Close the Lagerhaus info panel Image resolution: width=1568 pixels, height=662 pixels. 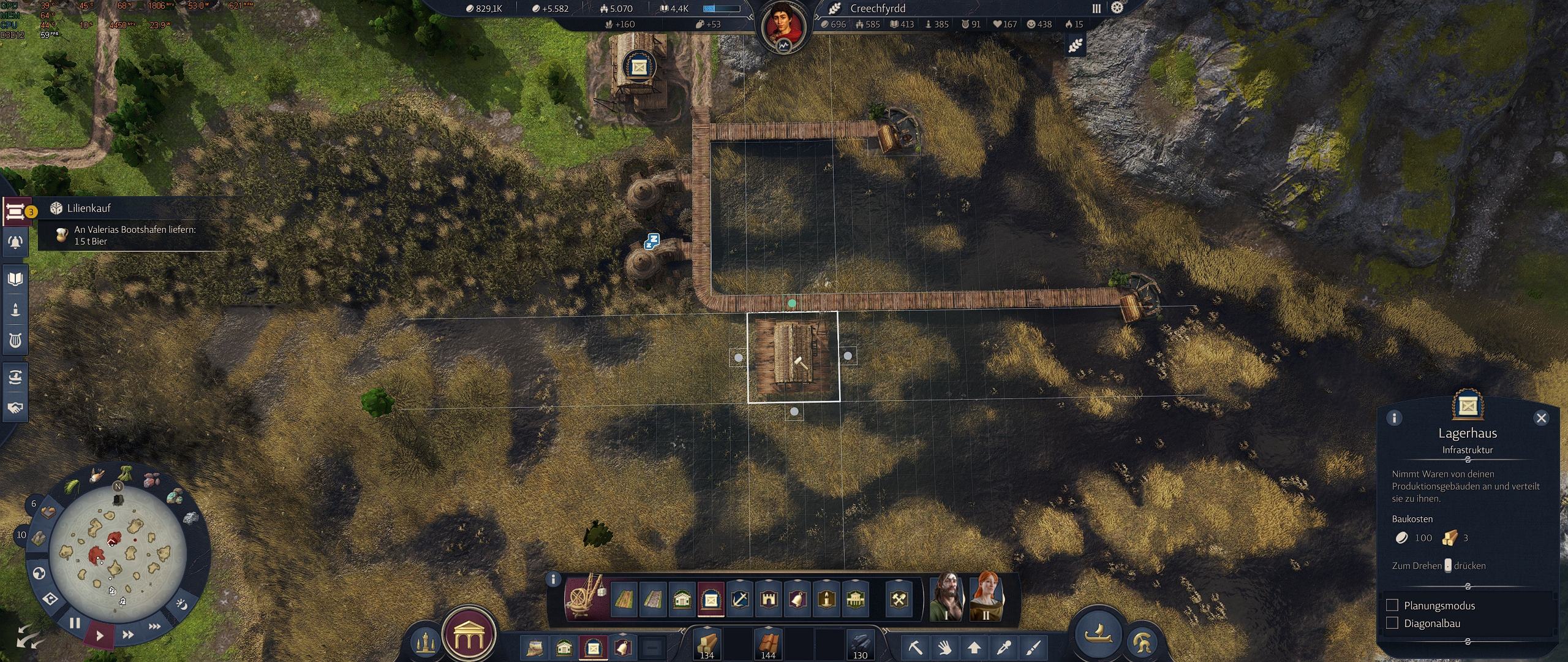point(1541,418)
